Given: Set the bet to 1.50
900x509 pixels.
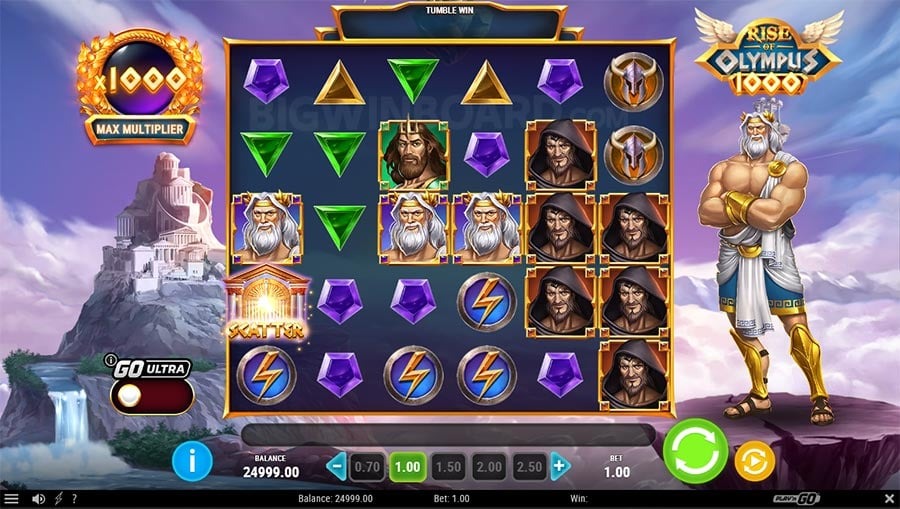Looking at the screenshot, I should point(449,466).
